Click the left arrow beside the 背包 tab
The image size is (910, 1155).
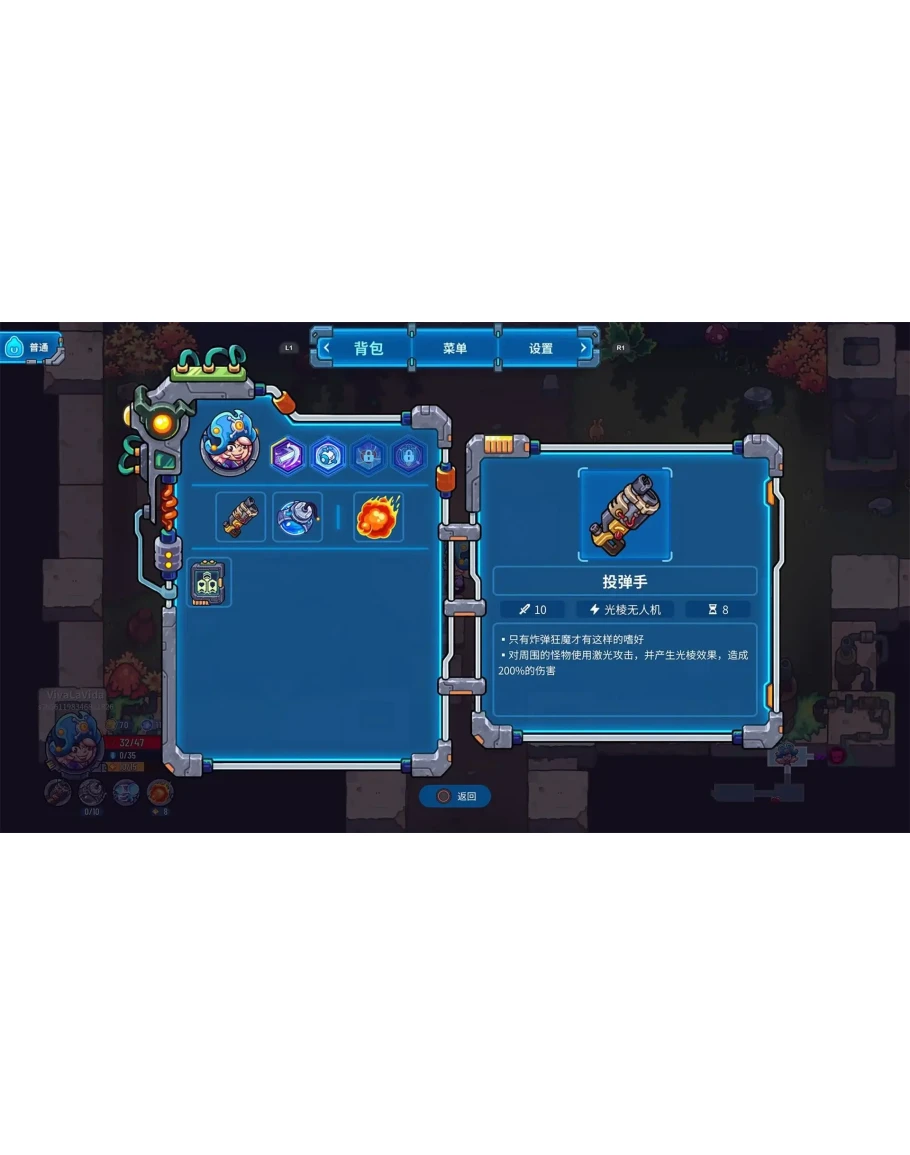click(x=325, y=349)
